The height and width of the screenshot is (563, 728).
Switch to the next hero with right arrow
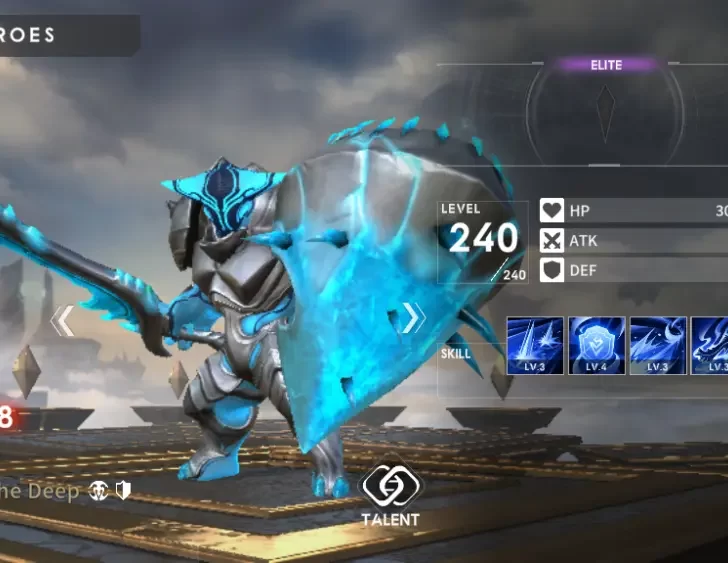coord(412,318)
